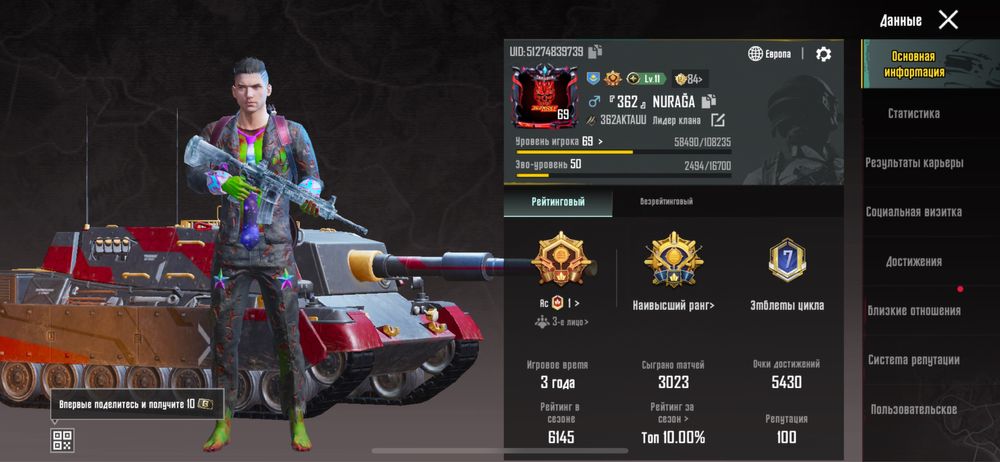Screen dimensions: 1000x462
Task: Open the Основная информация tab
Action: (914, 64)
